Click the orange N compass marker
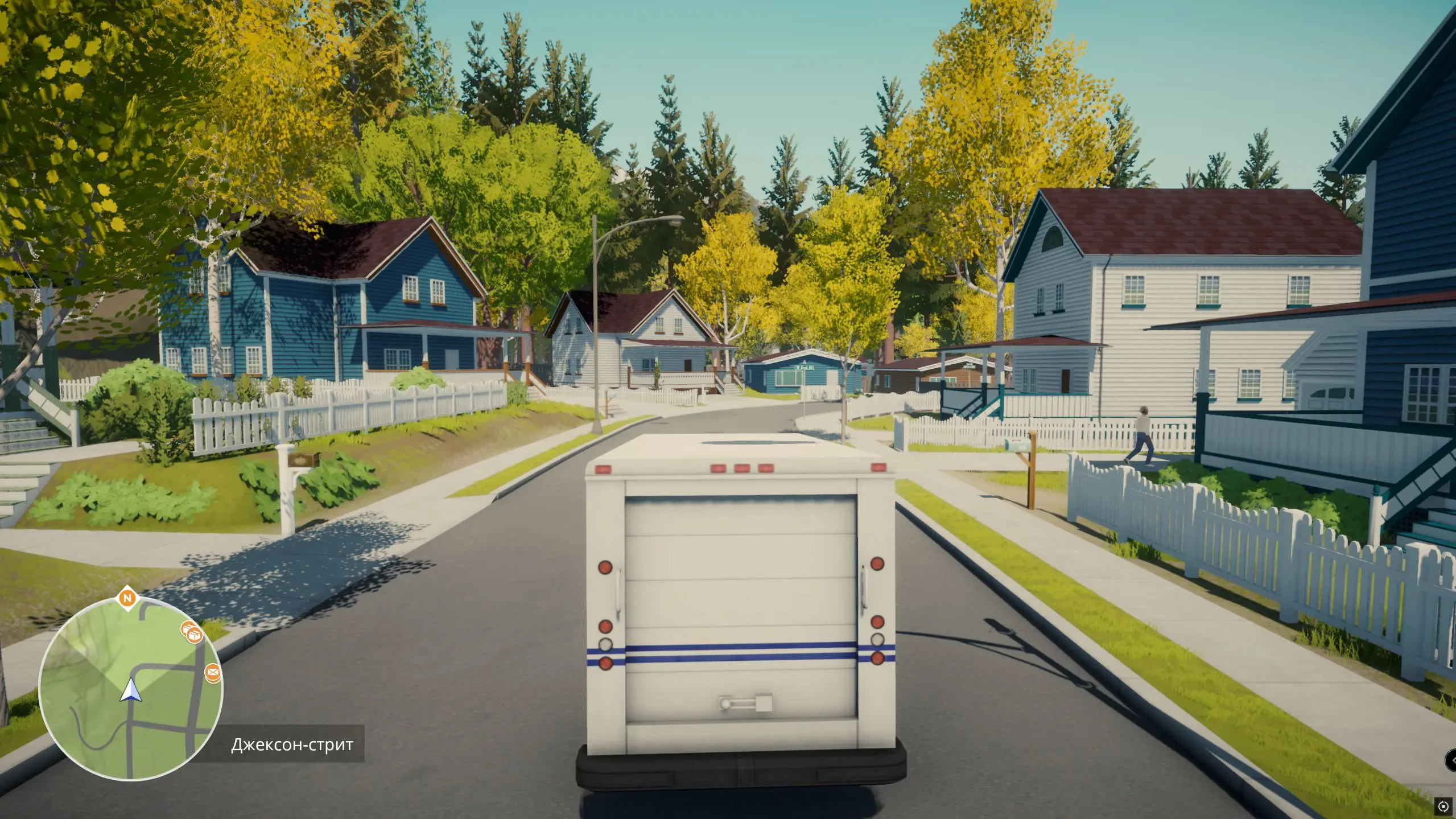The width and height of the screenshot is (1456, 819). 129,598
